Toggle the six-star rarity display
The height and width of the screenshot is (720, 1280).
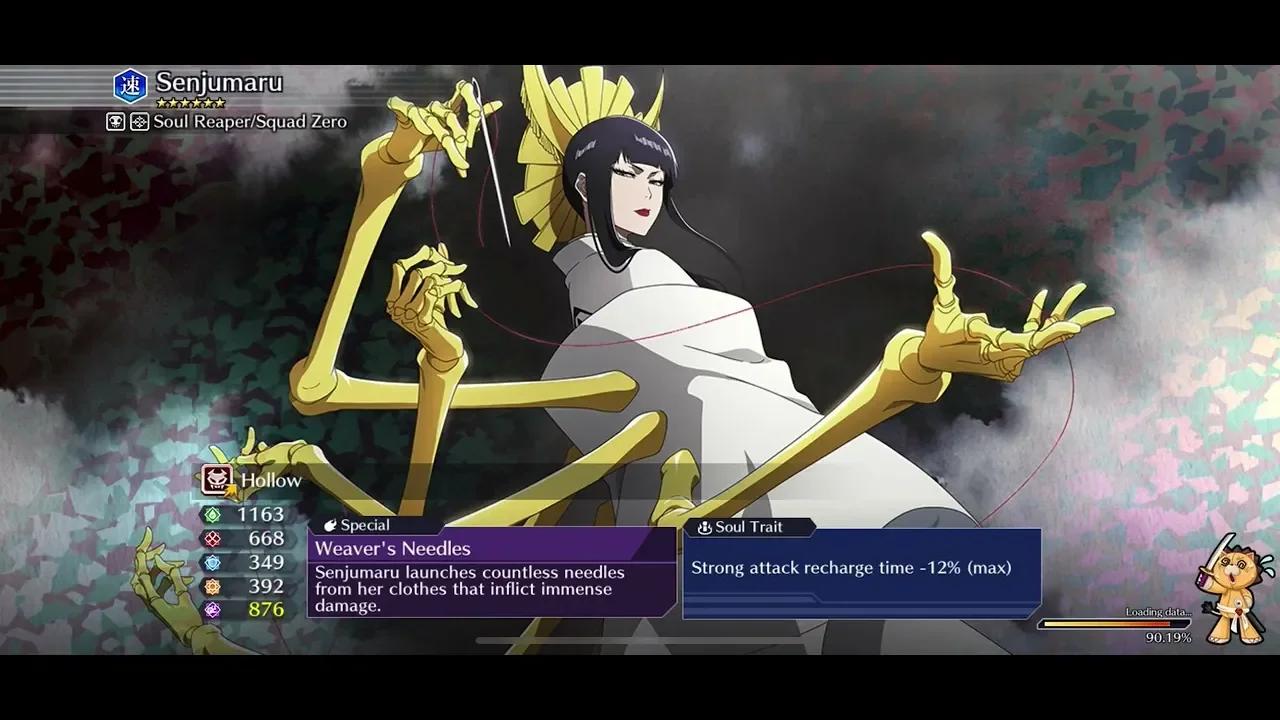tap(190, 101)
